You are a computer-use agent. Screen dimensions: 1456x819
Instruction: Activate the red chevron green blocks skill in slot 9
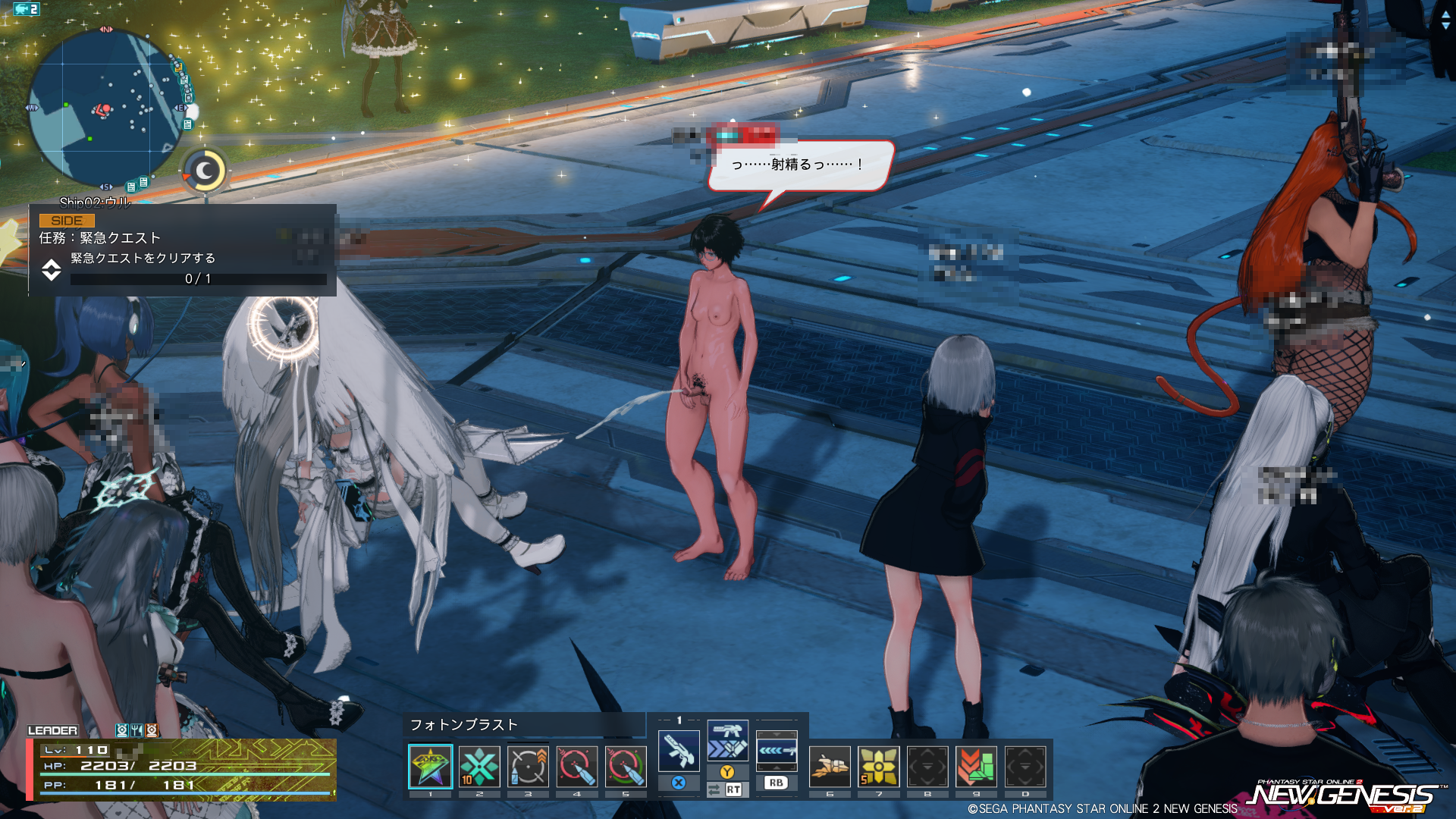coord(976,767)
